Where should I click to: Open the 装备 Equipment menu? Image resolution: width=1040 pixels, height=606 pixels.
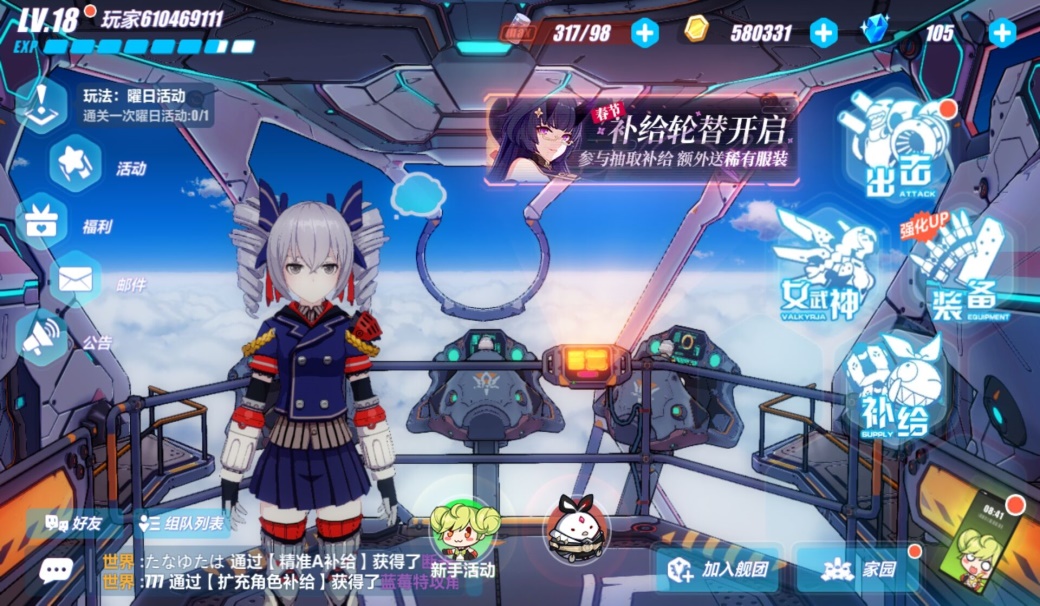[962, 272]
